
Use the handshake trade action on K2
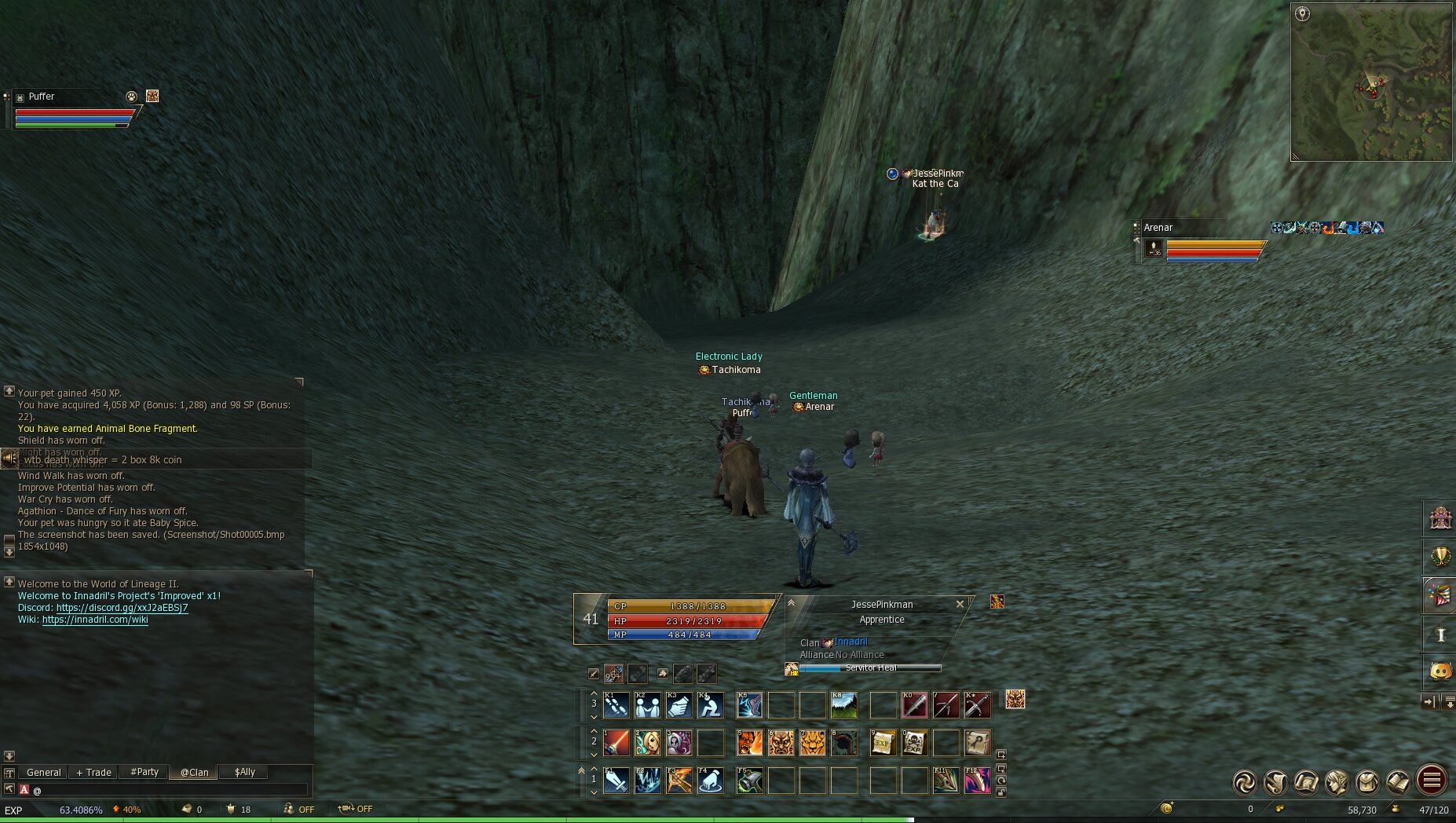648,705
